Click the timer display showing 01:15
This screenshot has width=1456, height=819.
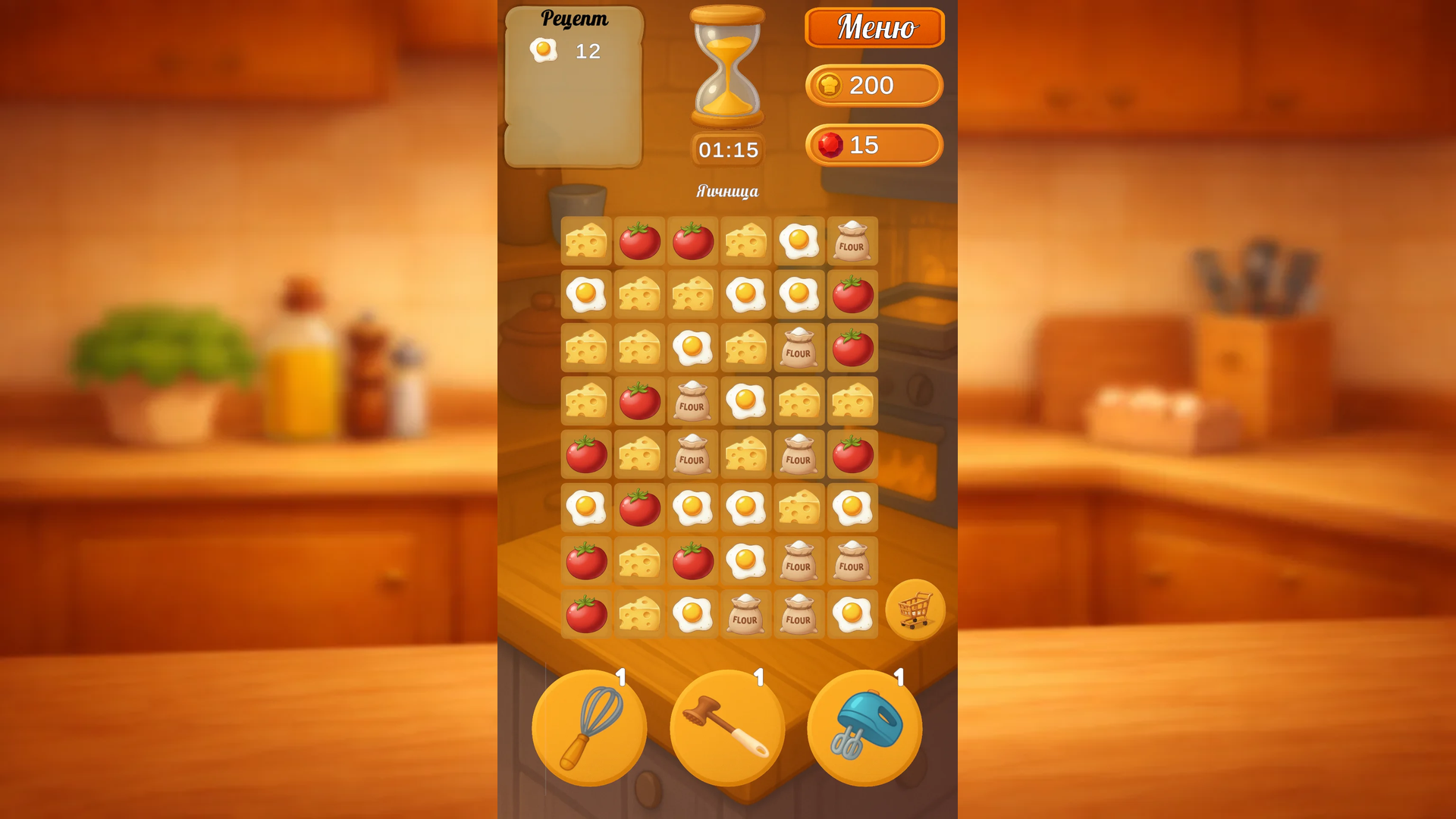(726, 149)
